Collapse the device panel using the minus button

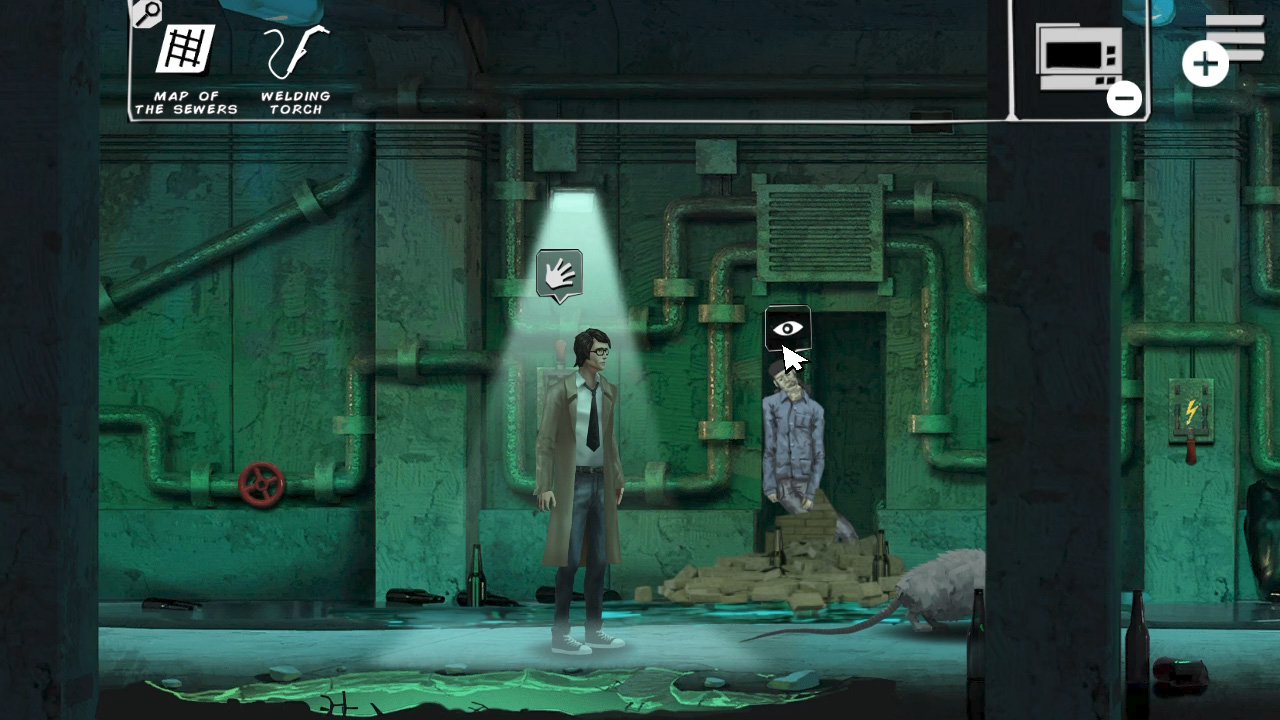point(1124,98)
